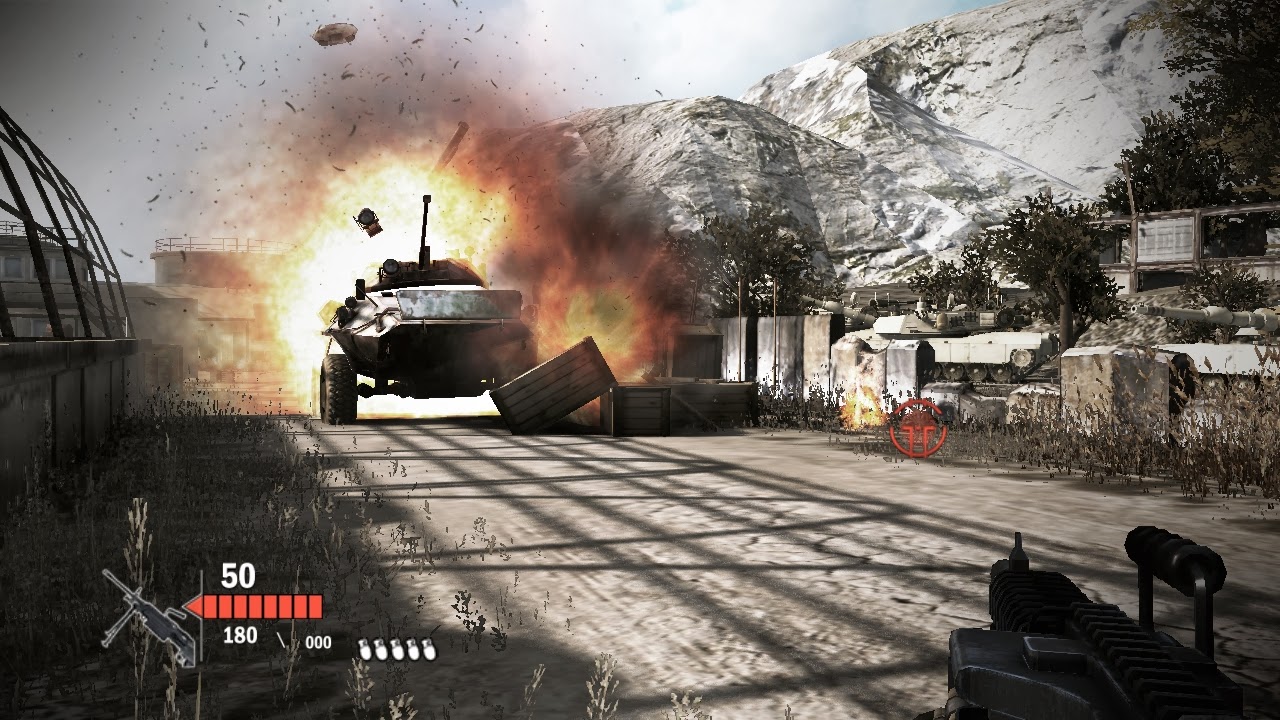Click the red ammo bar
This screenshot has width=1280, height=720.
(262, 606)
